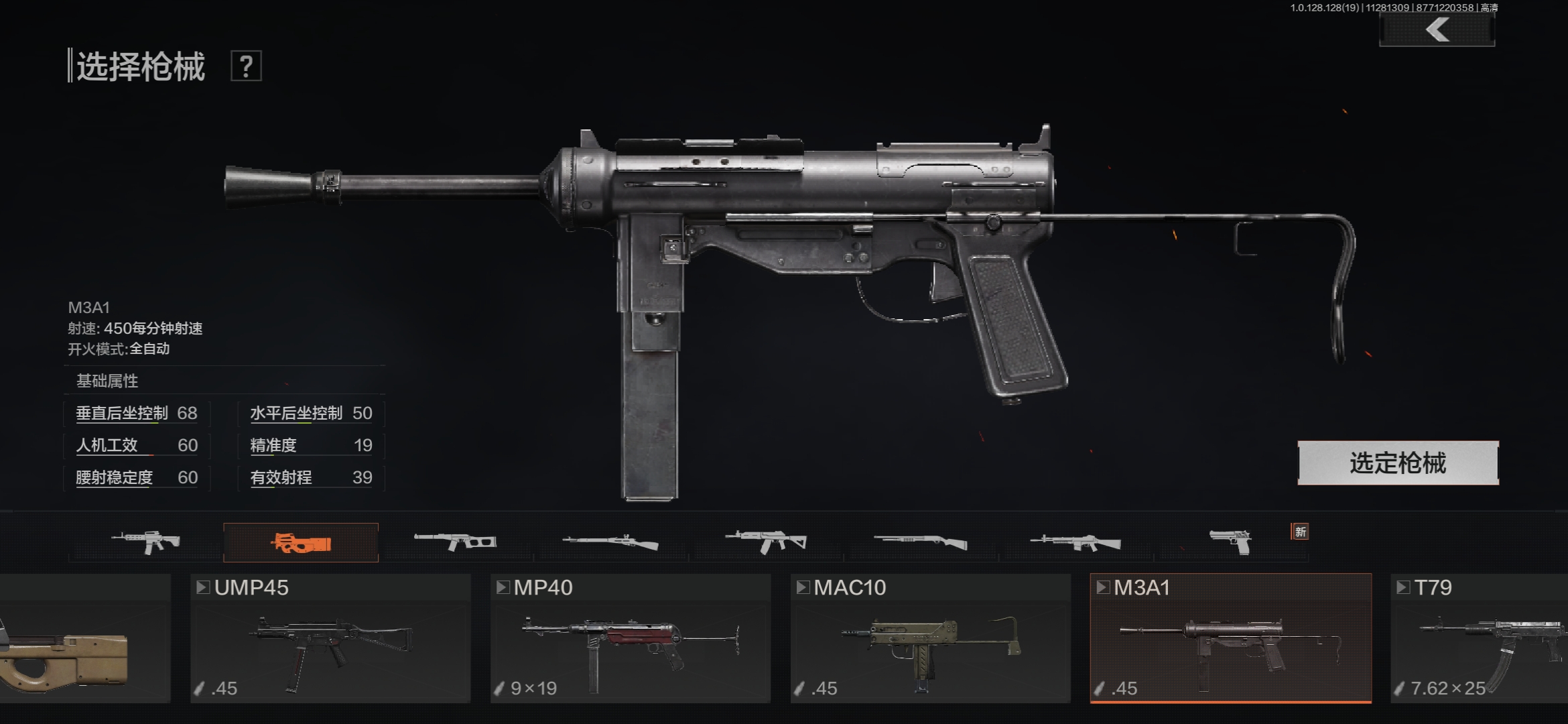Switch to the pistol category

click(x=1230, y=542)
